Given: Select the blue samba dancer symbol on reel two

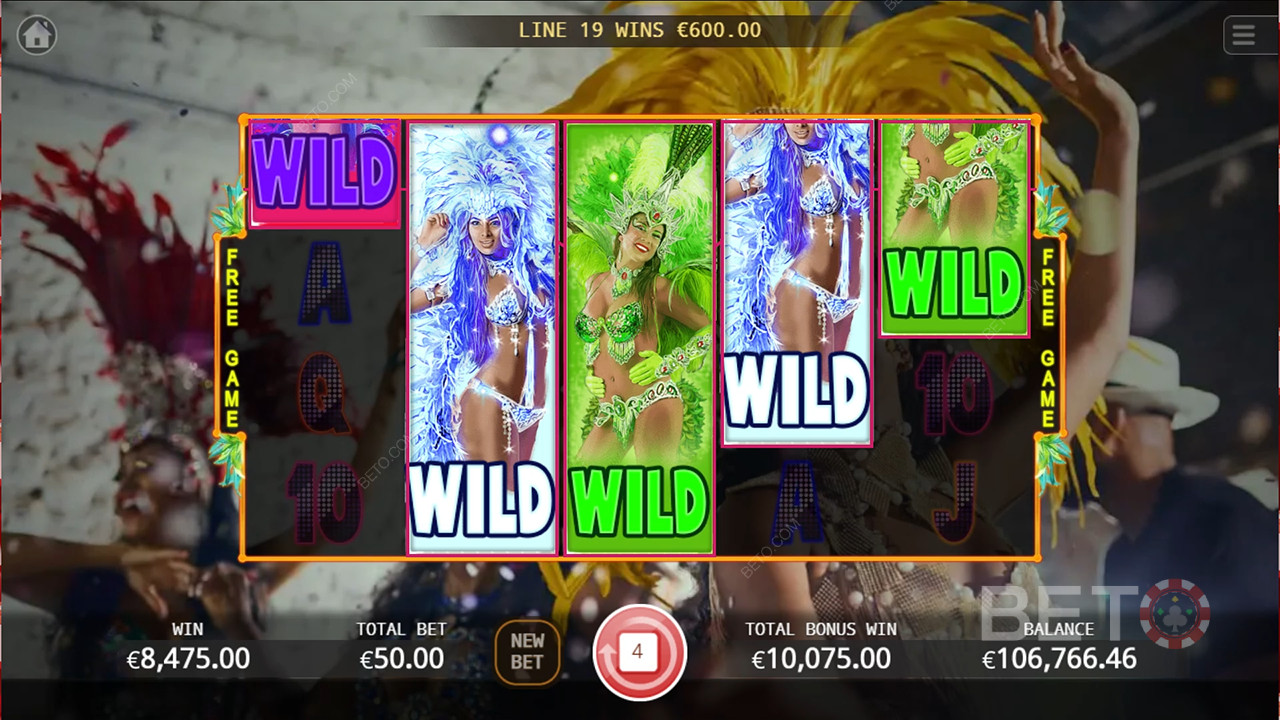Looking at the screenshot, I should click(x=482, y=300).
